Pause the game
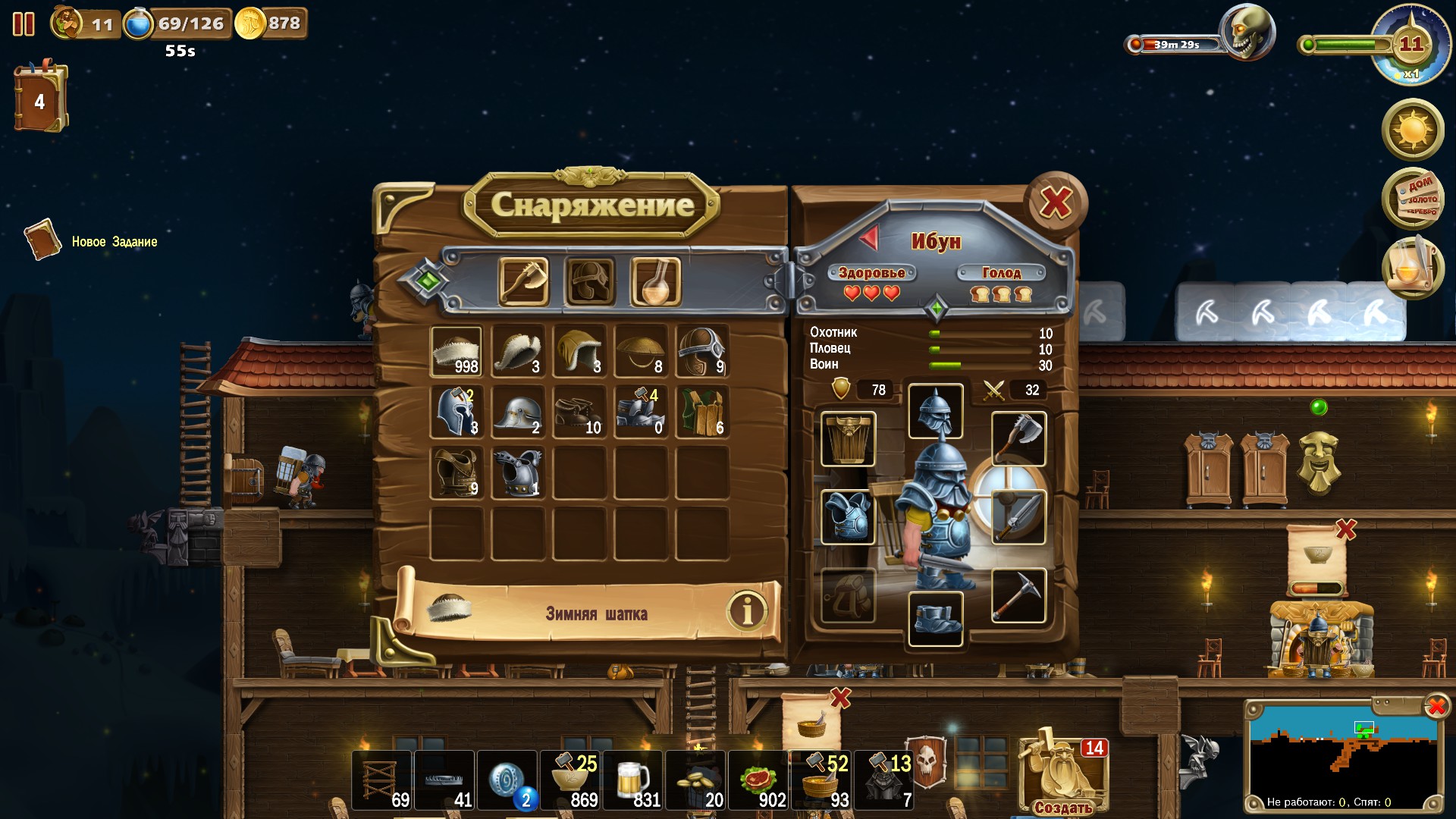 (24, 24)
